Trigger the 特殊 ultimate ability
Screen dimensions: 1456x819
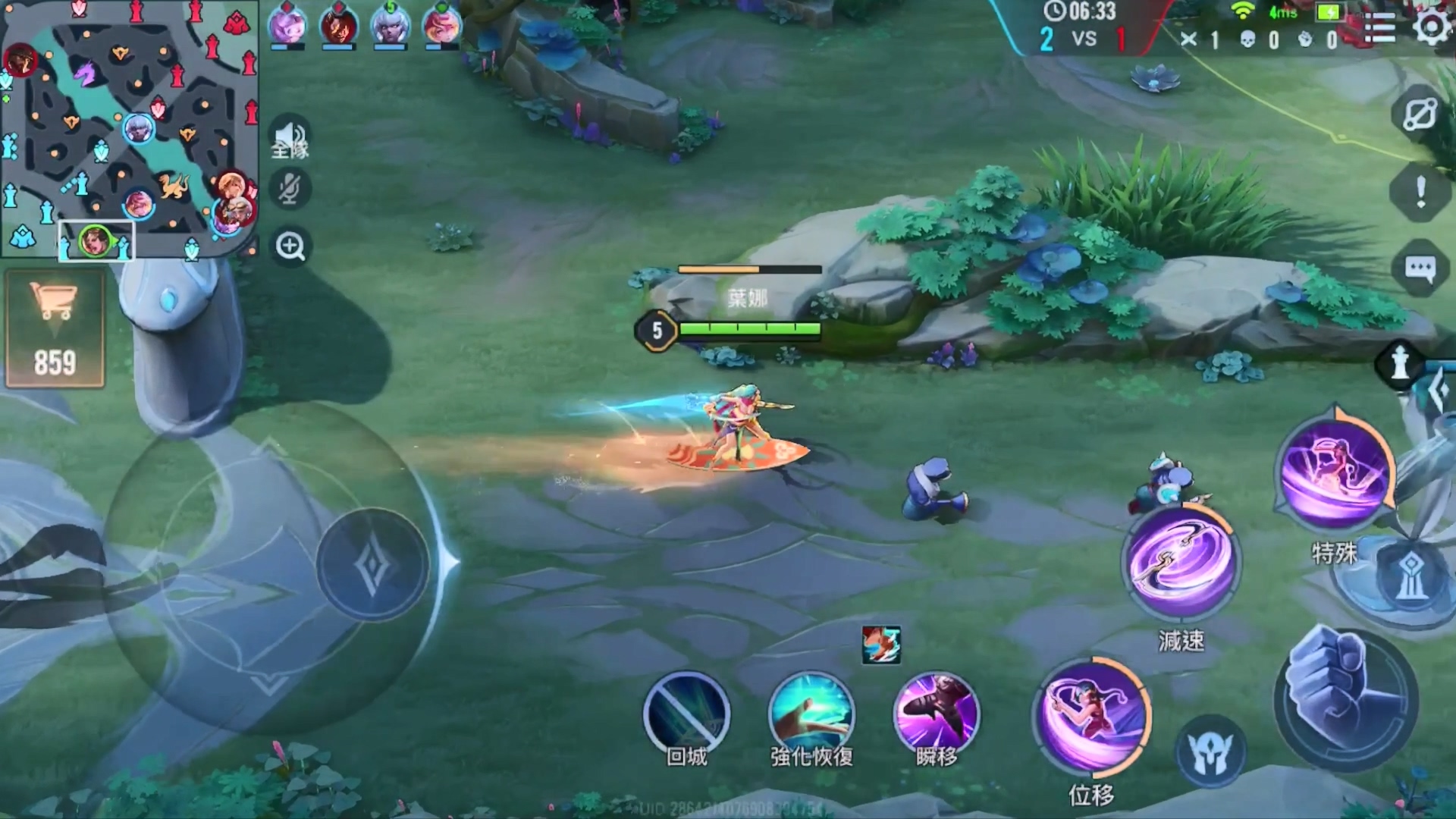[1335, 474]
